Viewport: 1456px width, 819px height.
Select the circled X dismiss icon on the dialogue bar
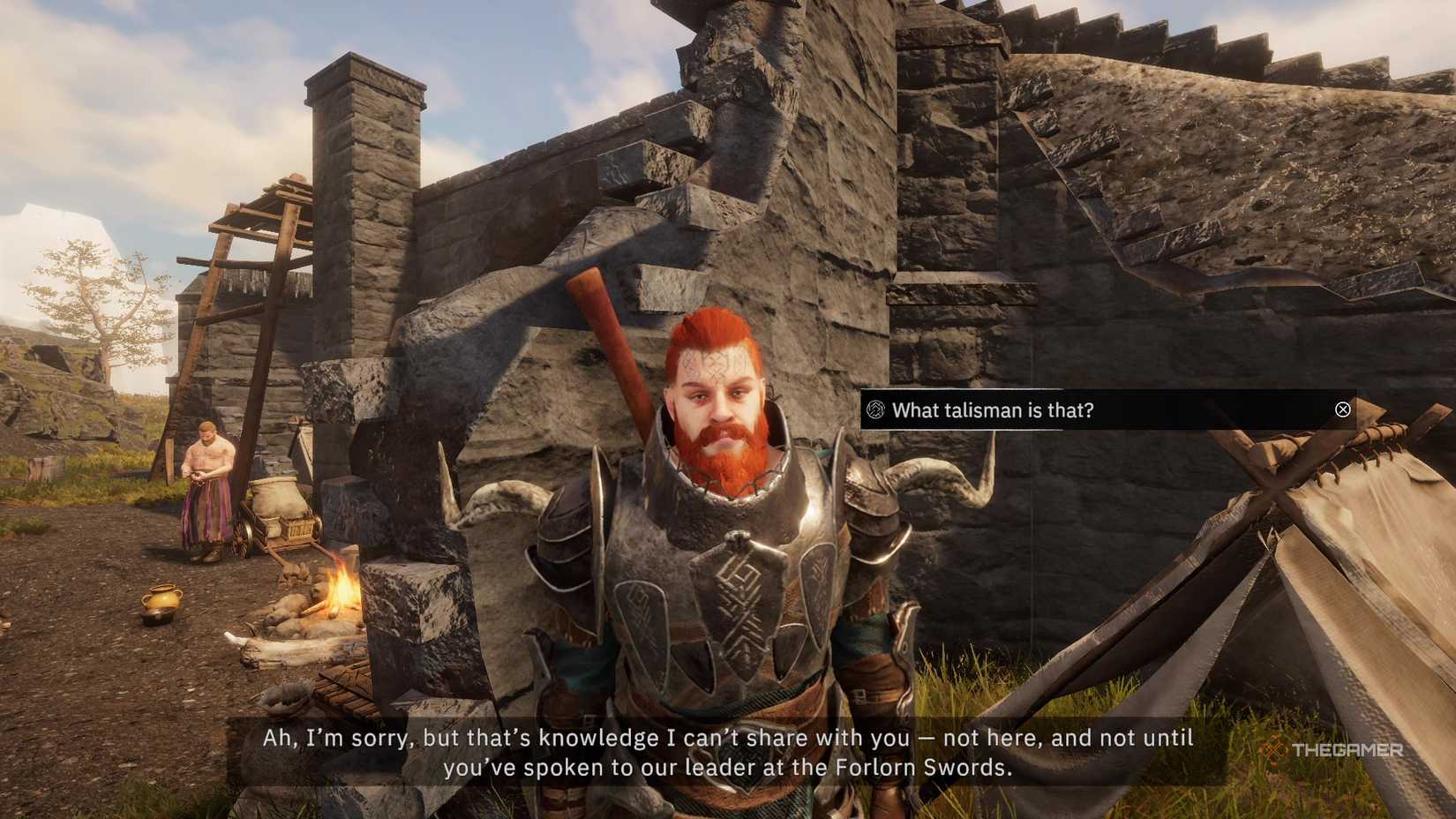(x=1342, y=409)
